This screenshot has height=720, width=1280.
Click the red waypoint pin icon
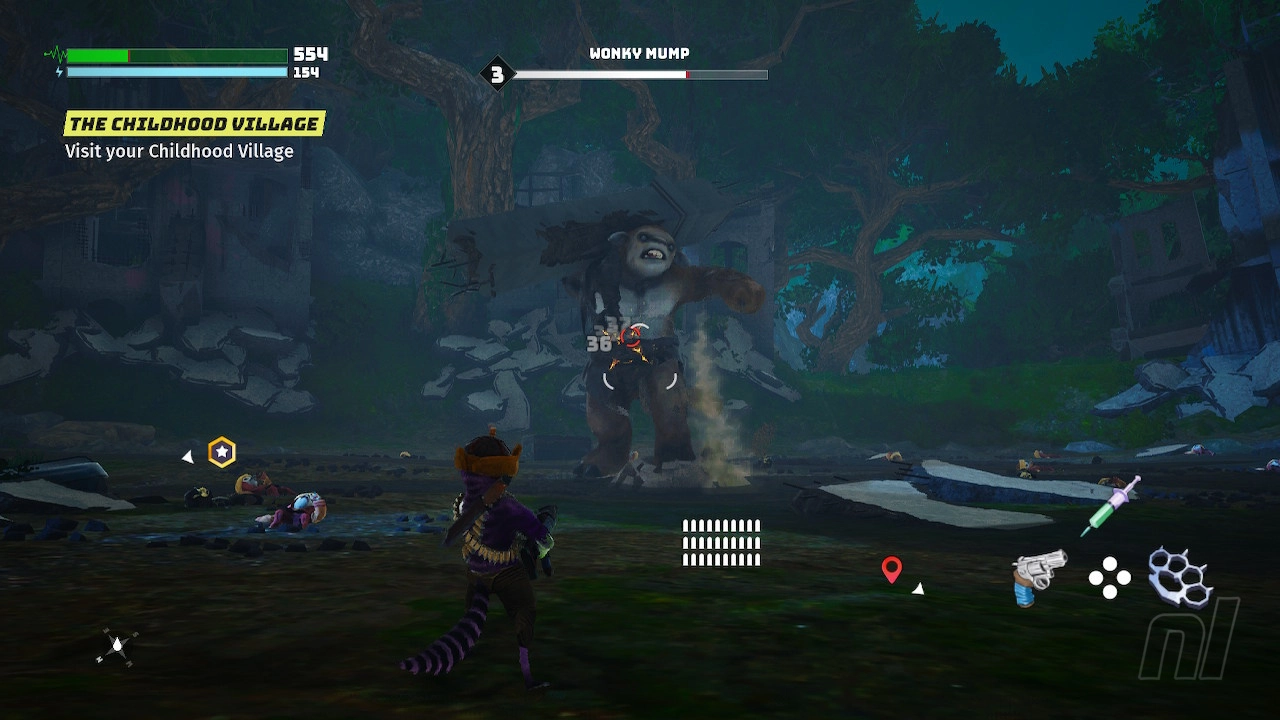pos(893,572)
